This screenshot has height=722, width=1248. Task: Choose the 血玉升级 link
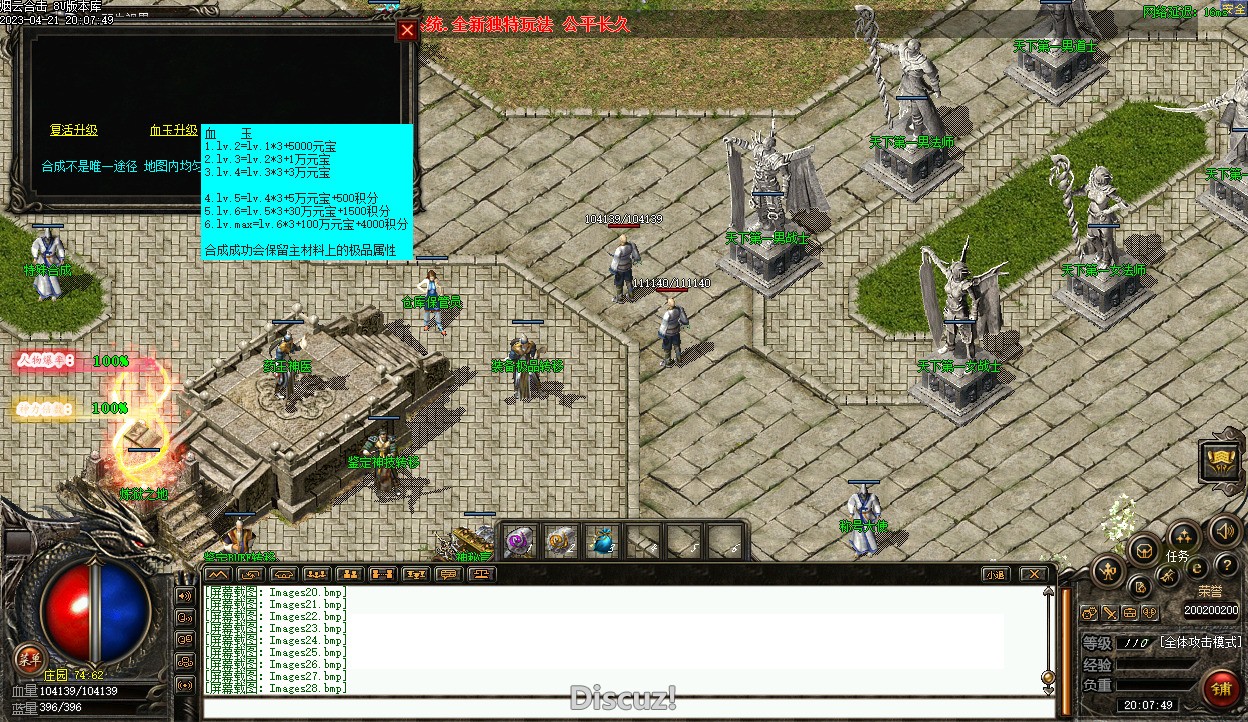[x=174, y=131]
